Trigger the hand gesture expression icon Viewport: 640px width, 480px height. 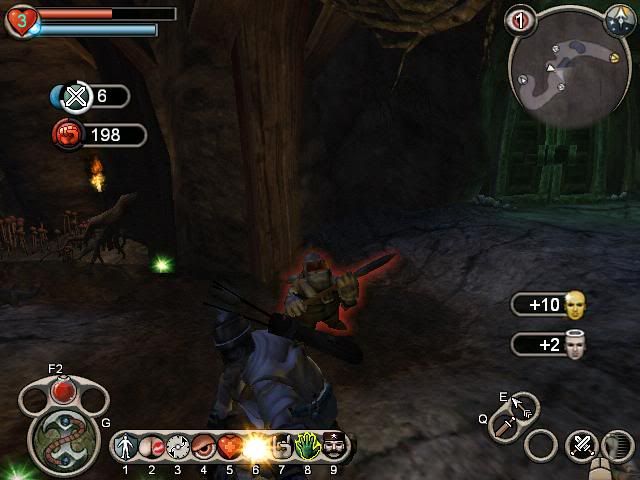[x=282, y=446]
